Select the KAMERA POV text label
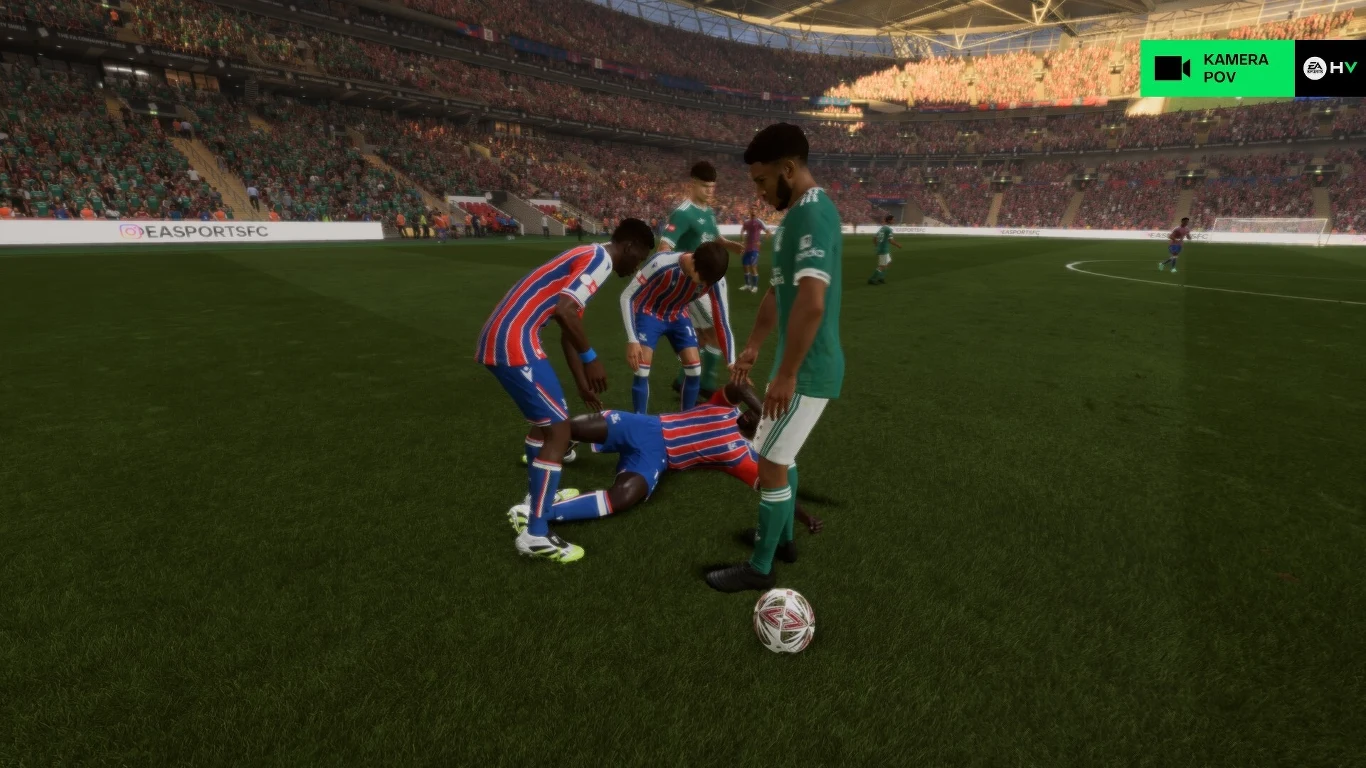This screenshot has width=1366, height=768. pyautogui.click(x=1230, y=68)
